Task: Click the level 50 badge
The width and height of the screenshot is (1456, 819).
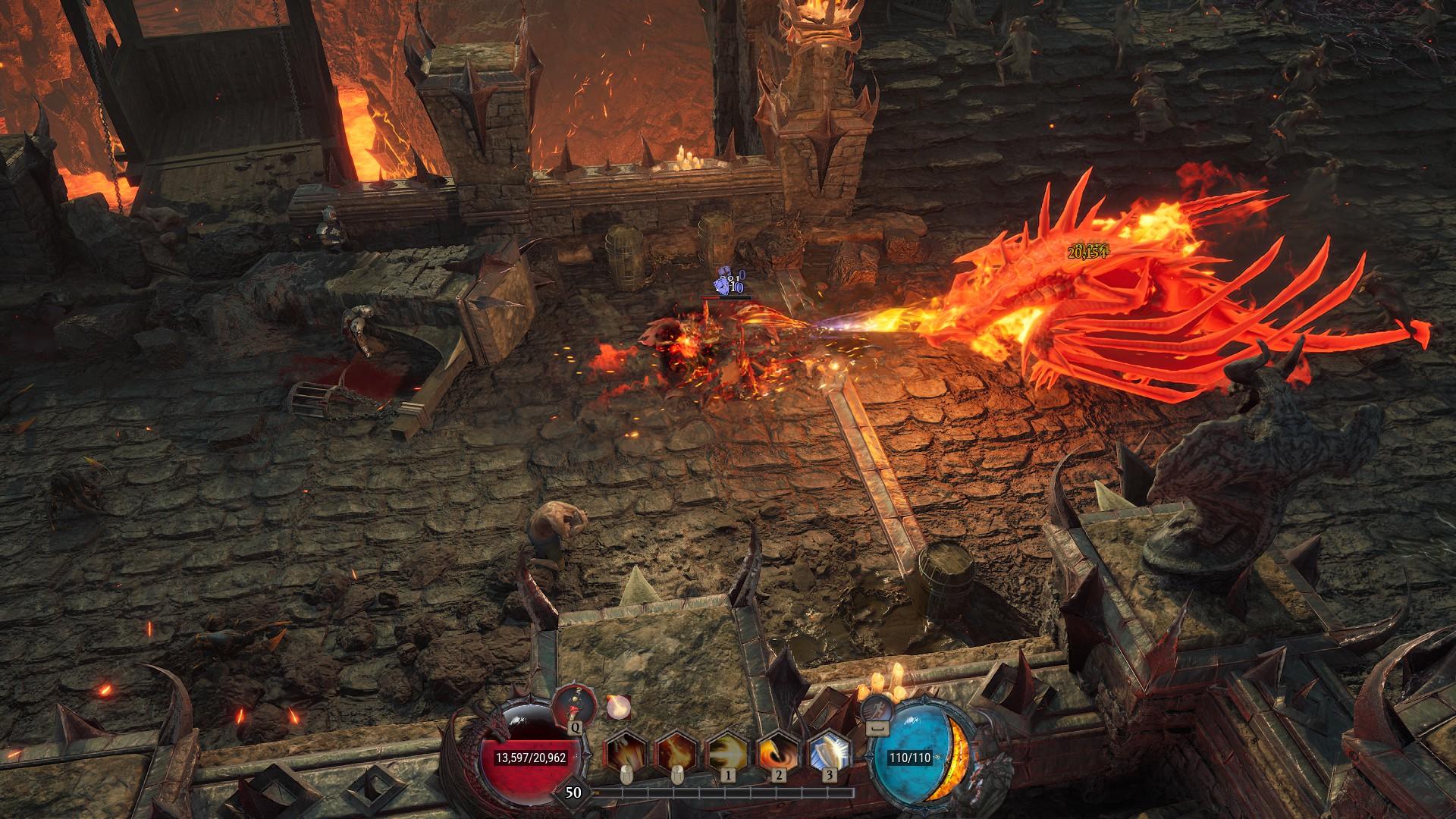Action: point(574,792)
